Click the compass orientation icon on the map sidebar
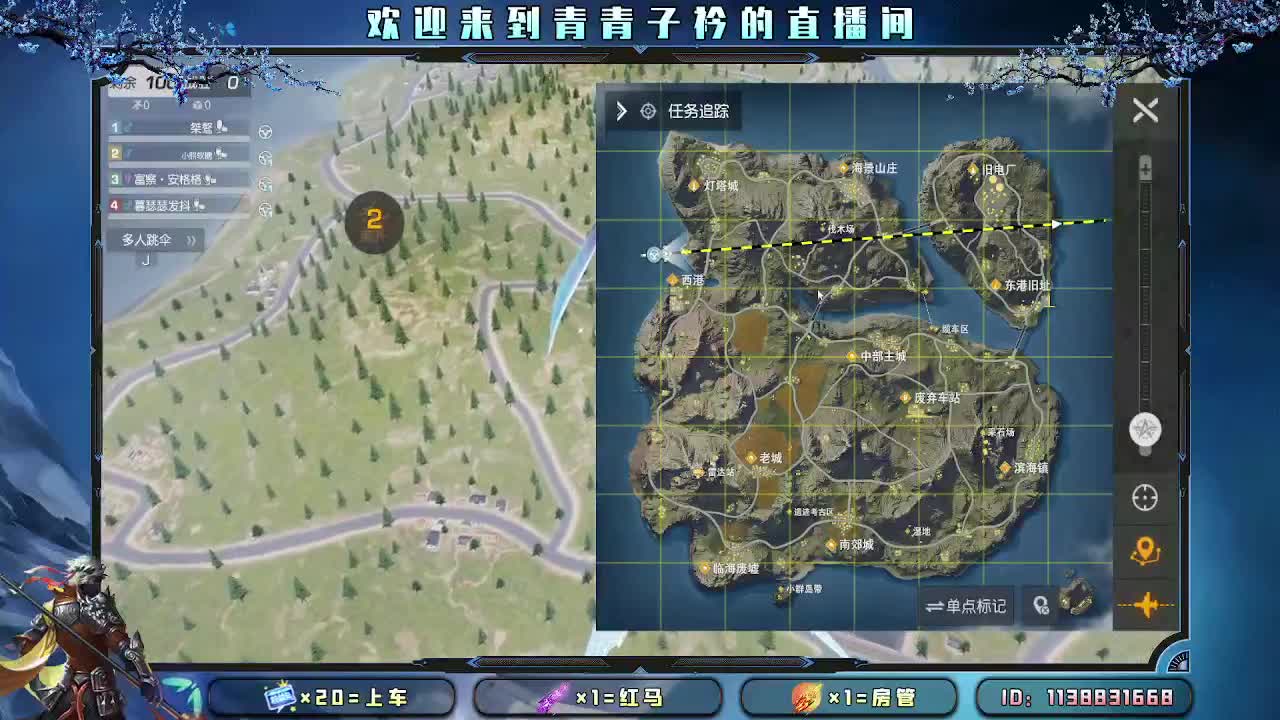This screenshot has height=720, width=1280. 1146,430
